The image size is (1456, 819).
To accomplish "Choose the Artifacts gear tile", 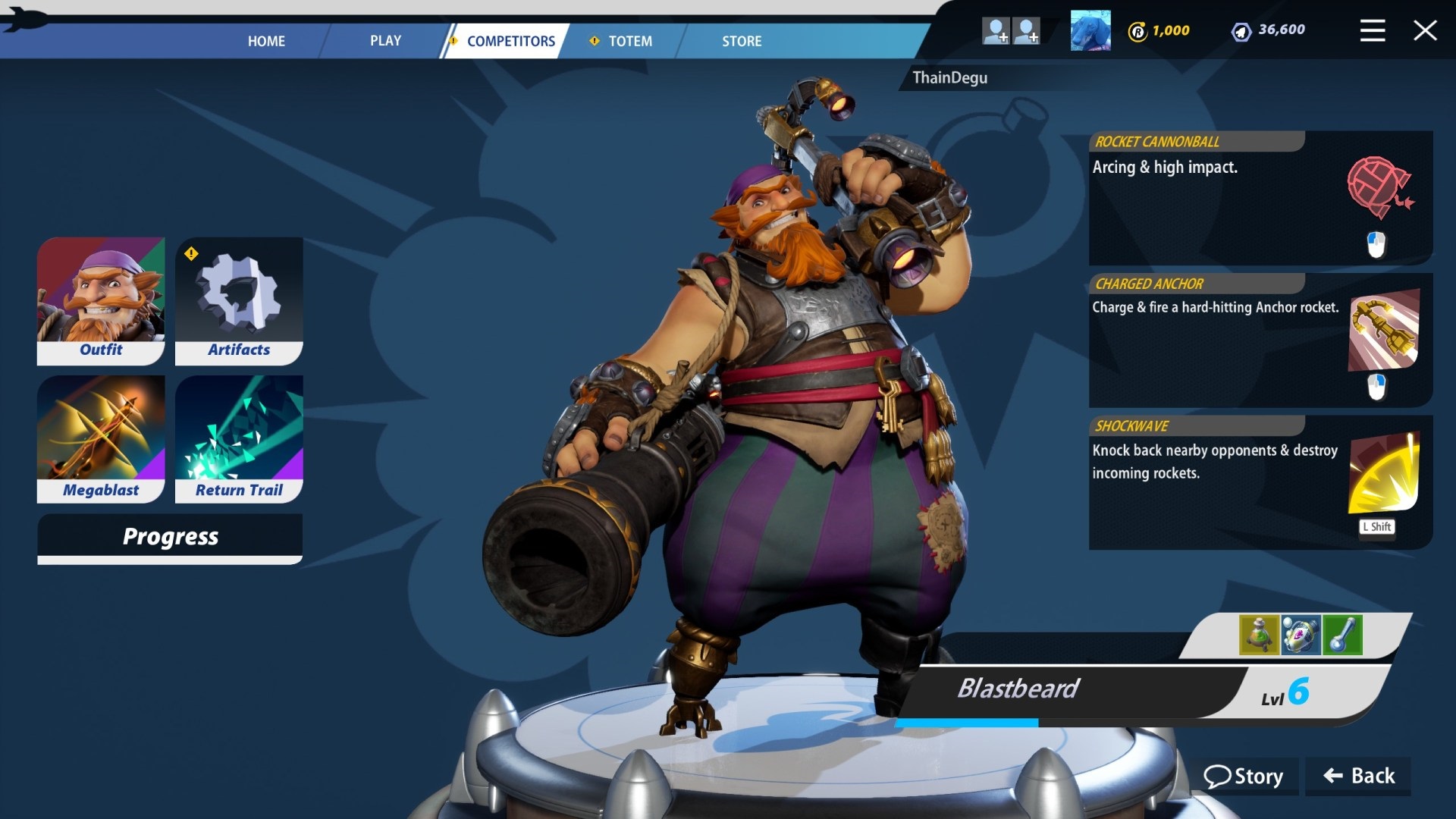I will 239,300.
